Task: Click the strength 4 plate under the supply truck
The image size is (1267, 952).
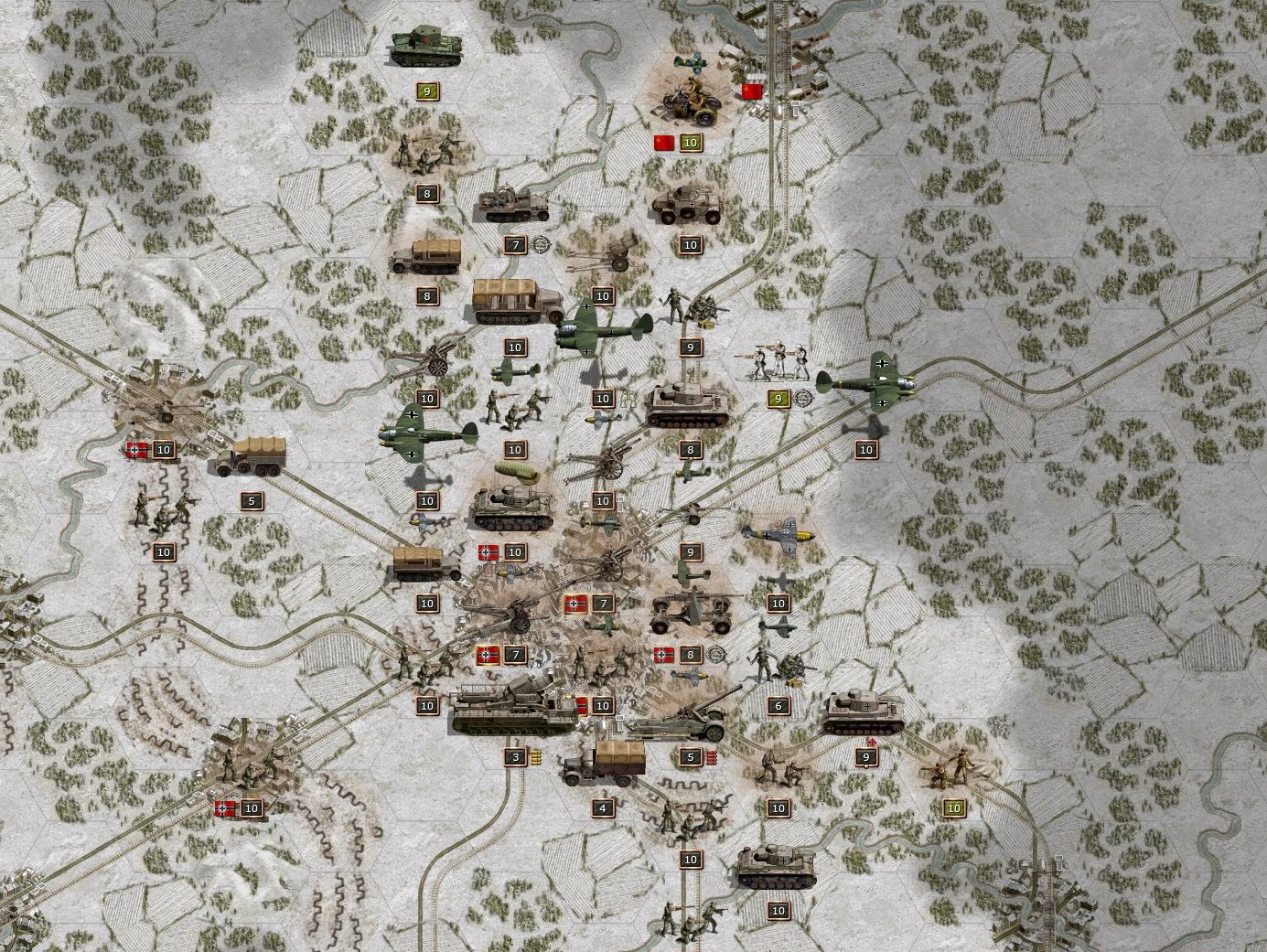Action: 602,808
